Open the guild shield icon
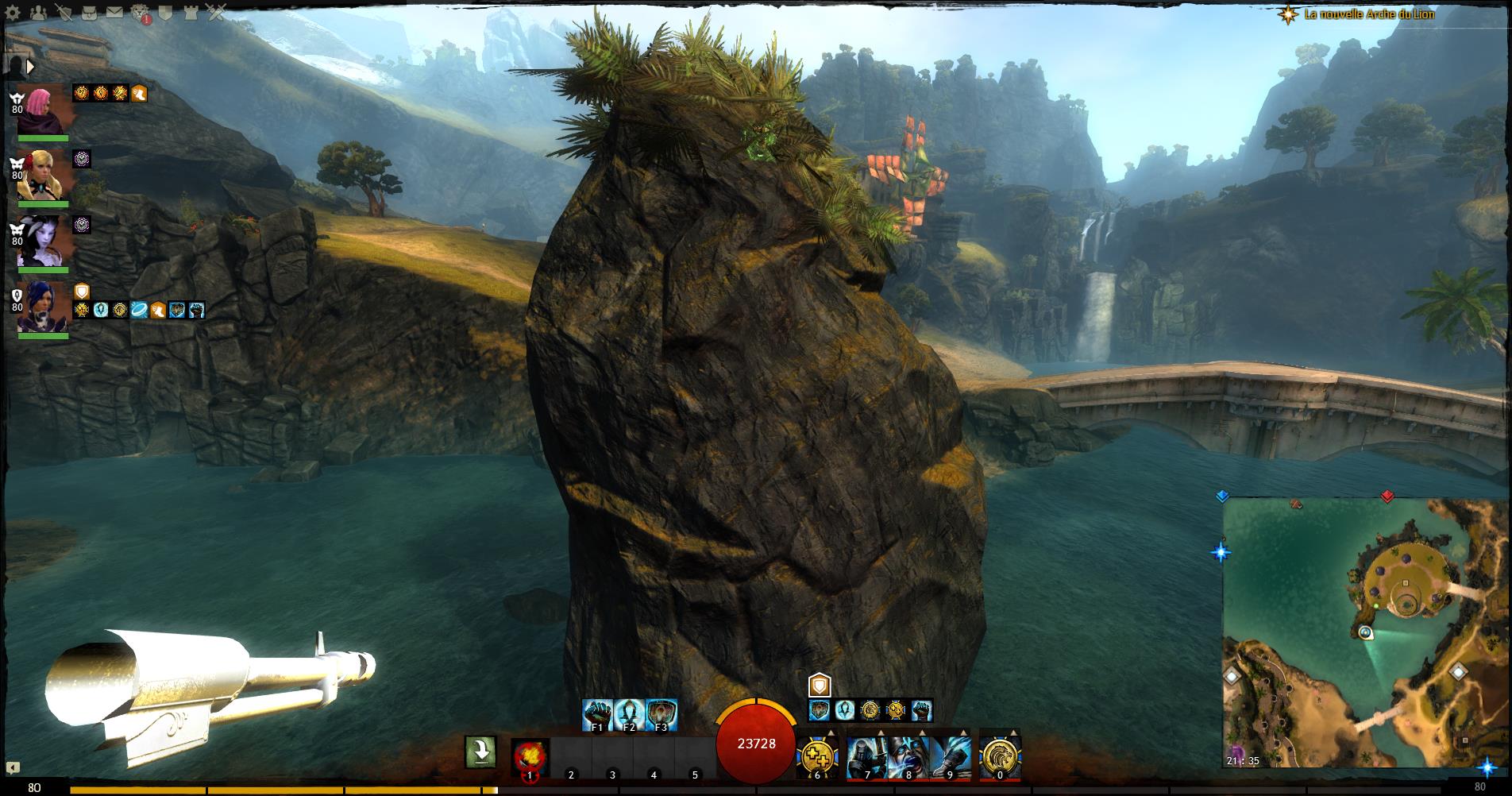The width and height of the screenshot is (1512, 796). (x=165, y=13)
